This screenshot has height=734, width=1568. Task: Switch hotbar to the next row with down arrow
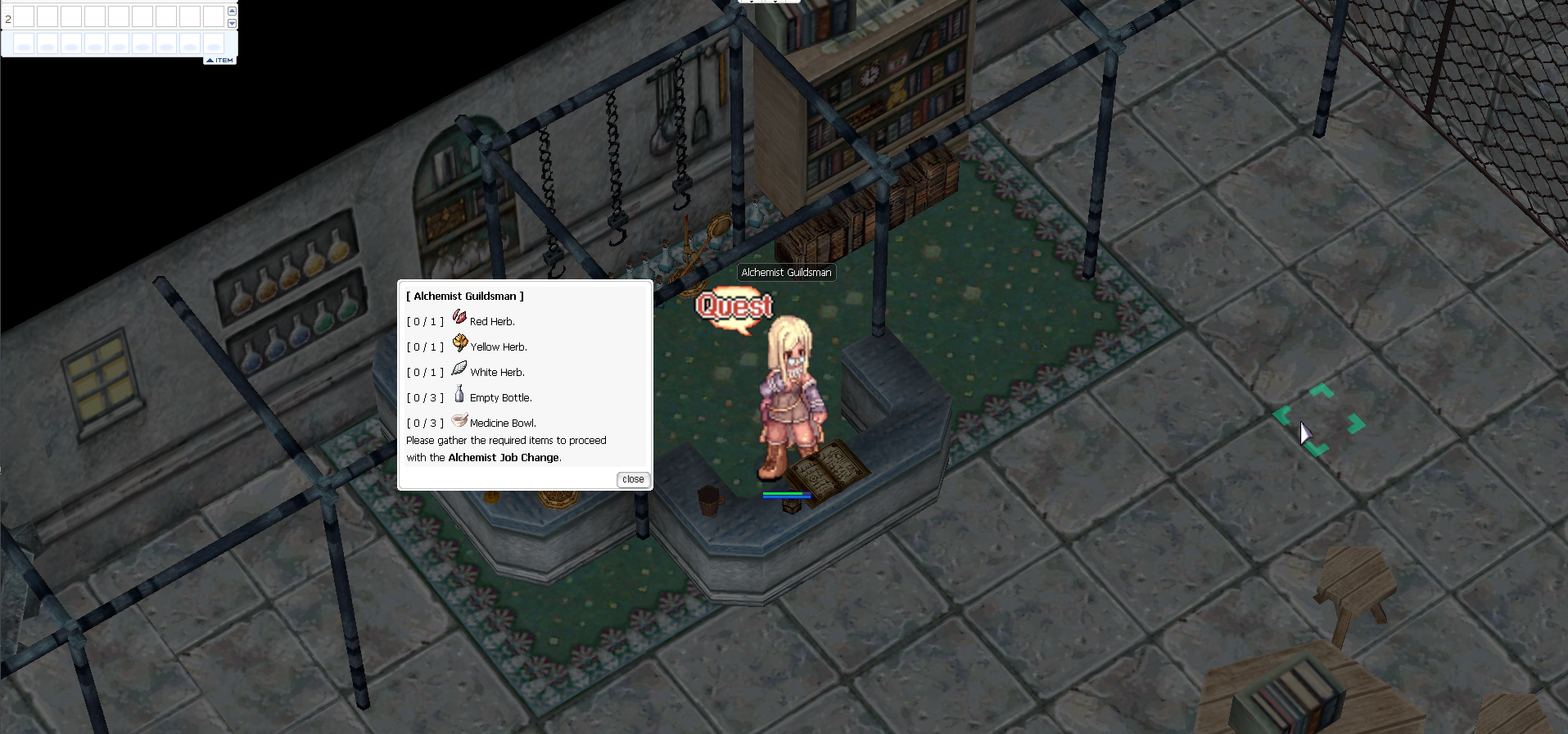point(232,23)
